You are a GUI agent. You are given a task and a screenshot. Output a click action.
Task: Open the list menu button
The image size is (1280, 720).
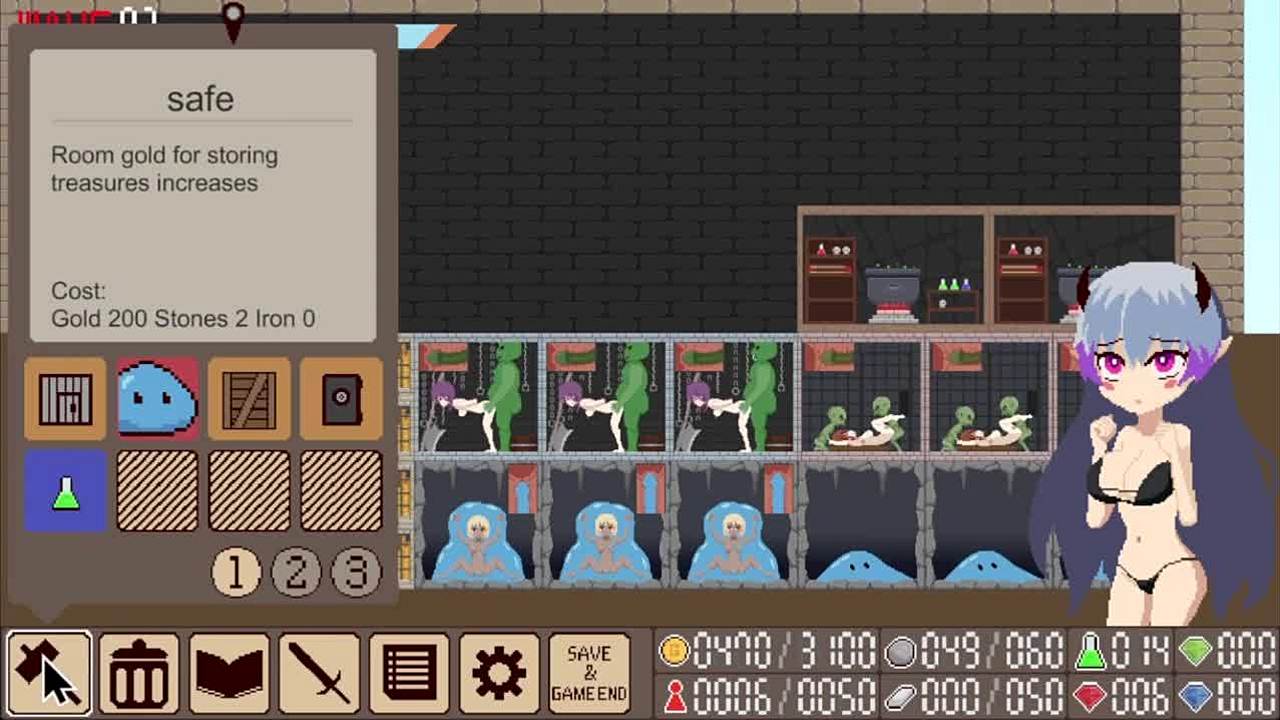[409, 673]
